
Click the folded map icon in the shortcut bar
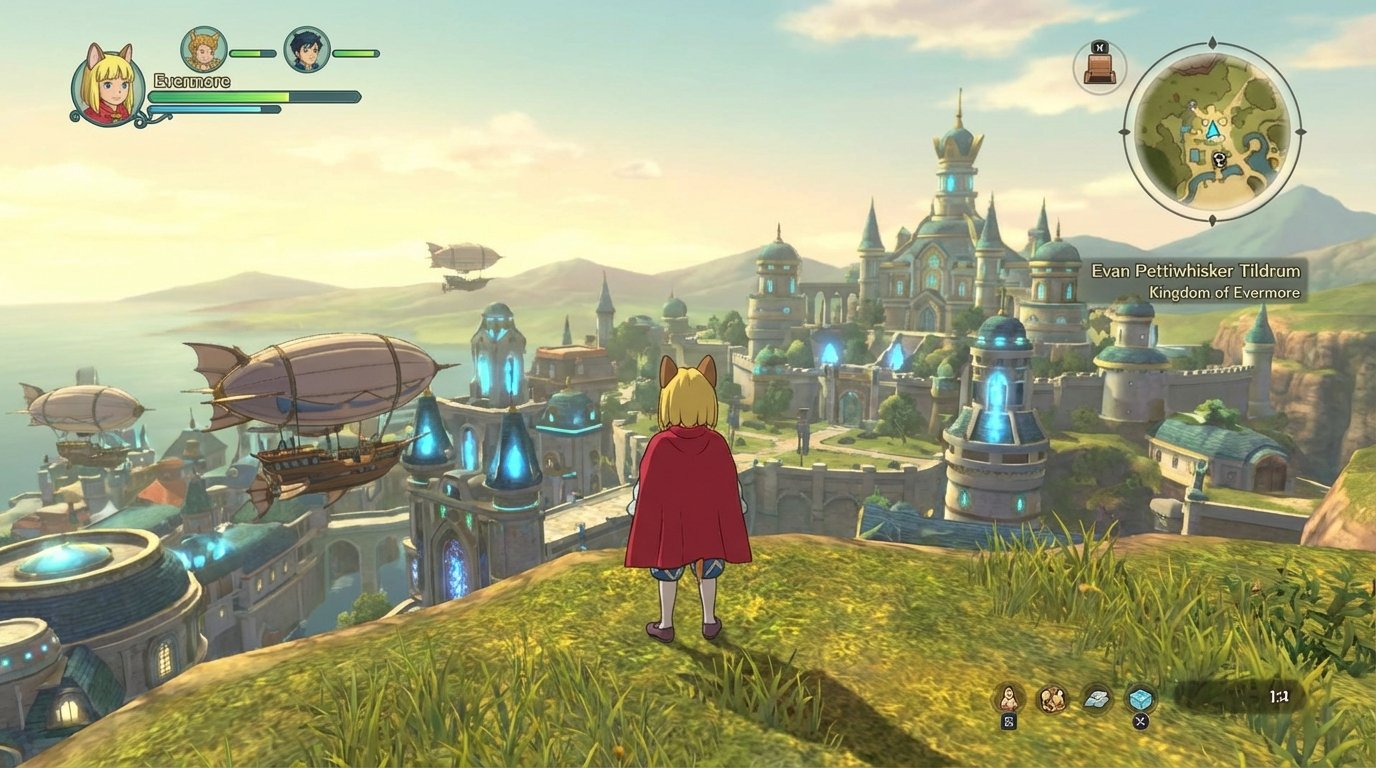[1094, 699]
